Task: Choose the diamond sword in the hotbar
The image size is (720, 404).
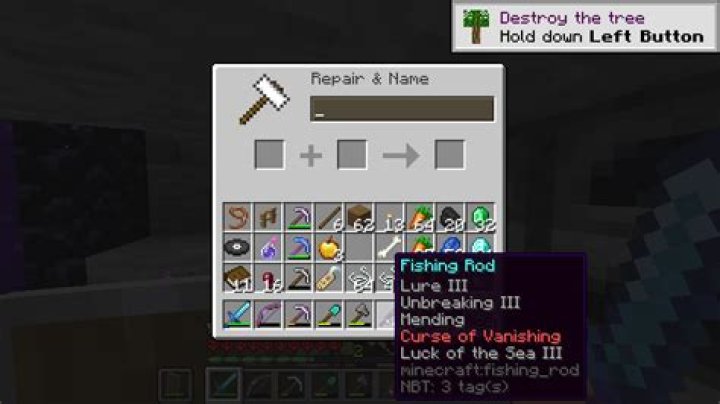Action: 237,315
